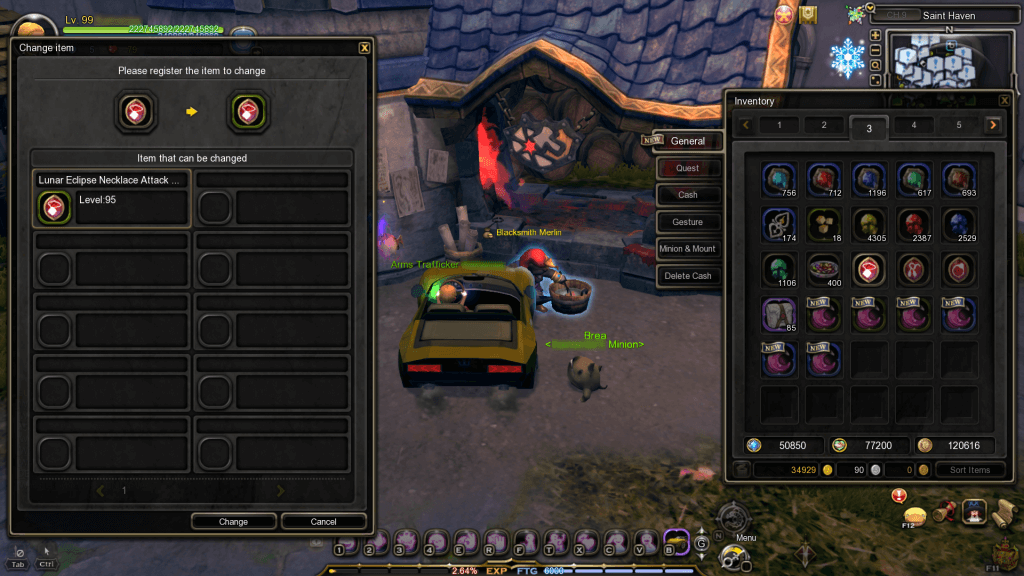This screenshot has width=1024, height=576.
Task: Choose the Delete Cash tab
Action: [687, 276]
